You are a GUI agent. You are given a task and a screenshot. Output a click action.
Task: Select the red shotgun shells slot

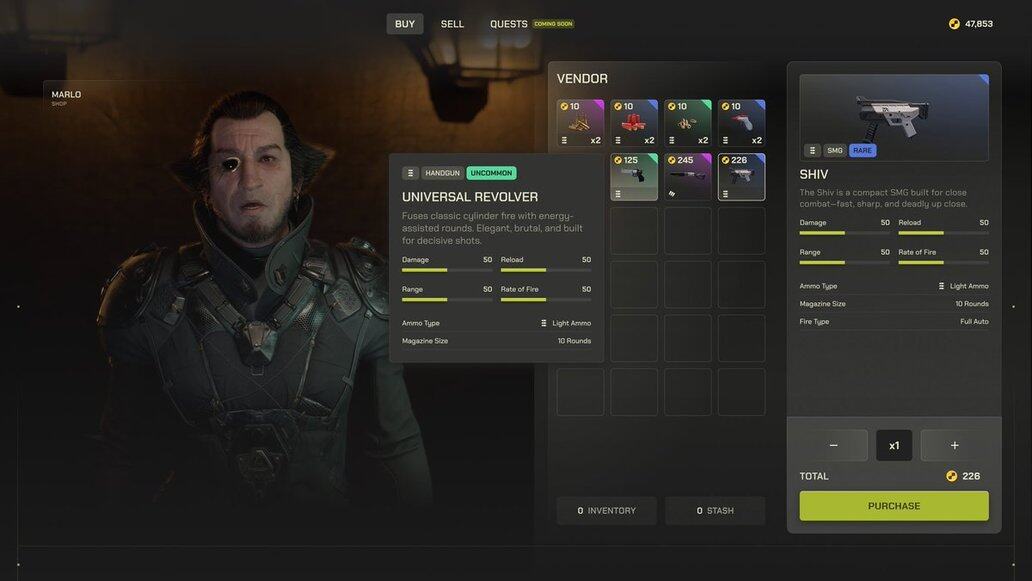pos(634,123)
